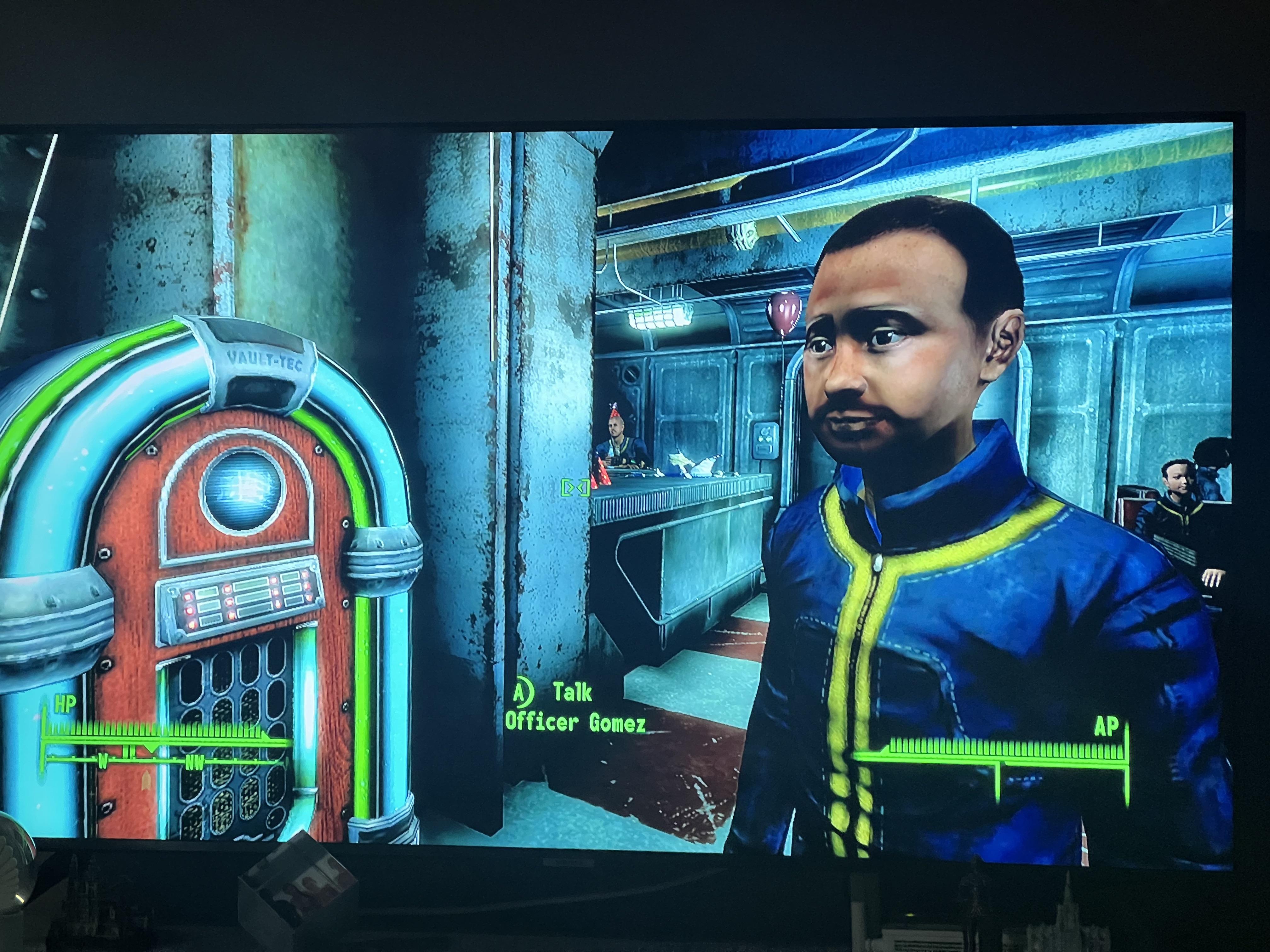Toggle the wall-mounted intercom panel near the balloon

[x=766, y=440]
